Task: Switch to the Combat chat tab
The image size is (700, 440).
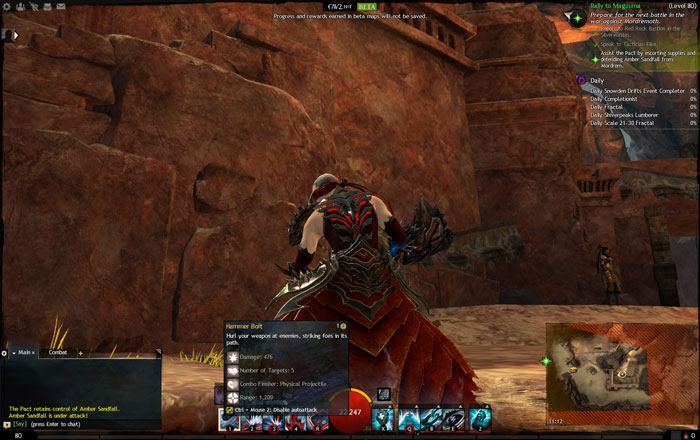Action: (x=58, y=353)
